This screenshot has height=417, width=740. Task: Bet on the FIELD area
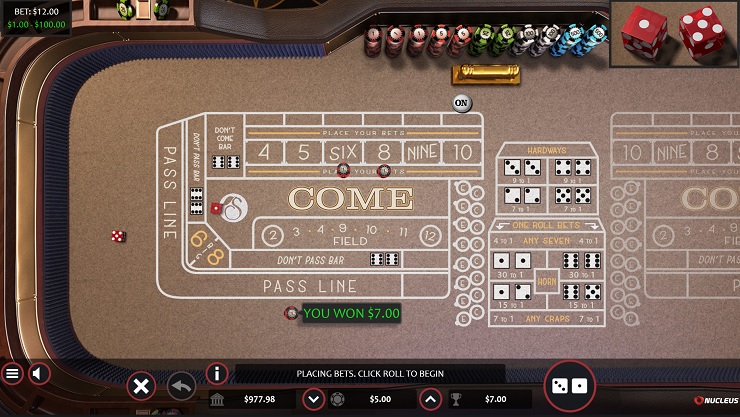(x=350, y=236)
